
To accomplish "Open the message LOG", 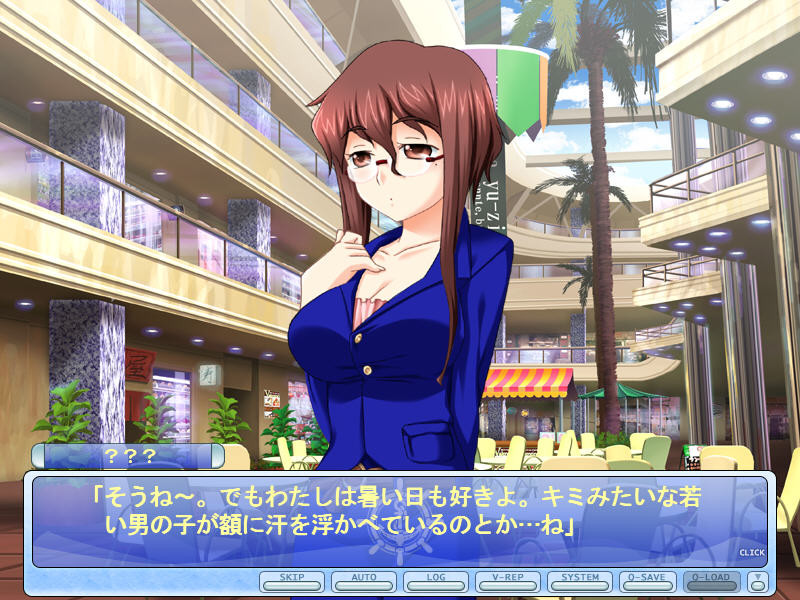I will click(x=436, y=580).
